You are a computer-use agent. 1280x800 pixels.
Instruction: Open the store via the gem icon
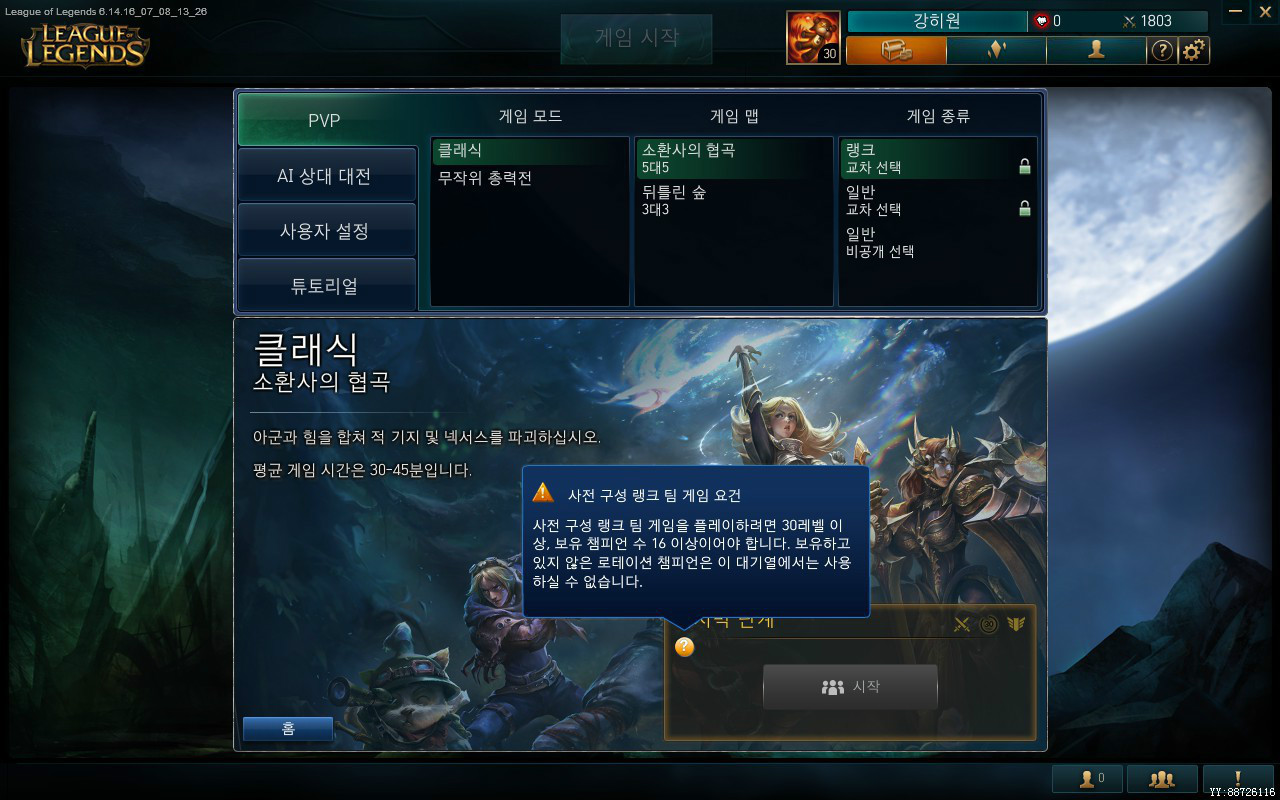click(x=995, y=50)
